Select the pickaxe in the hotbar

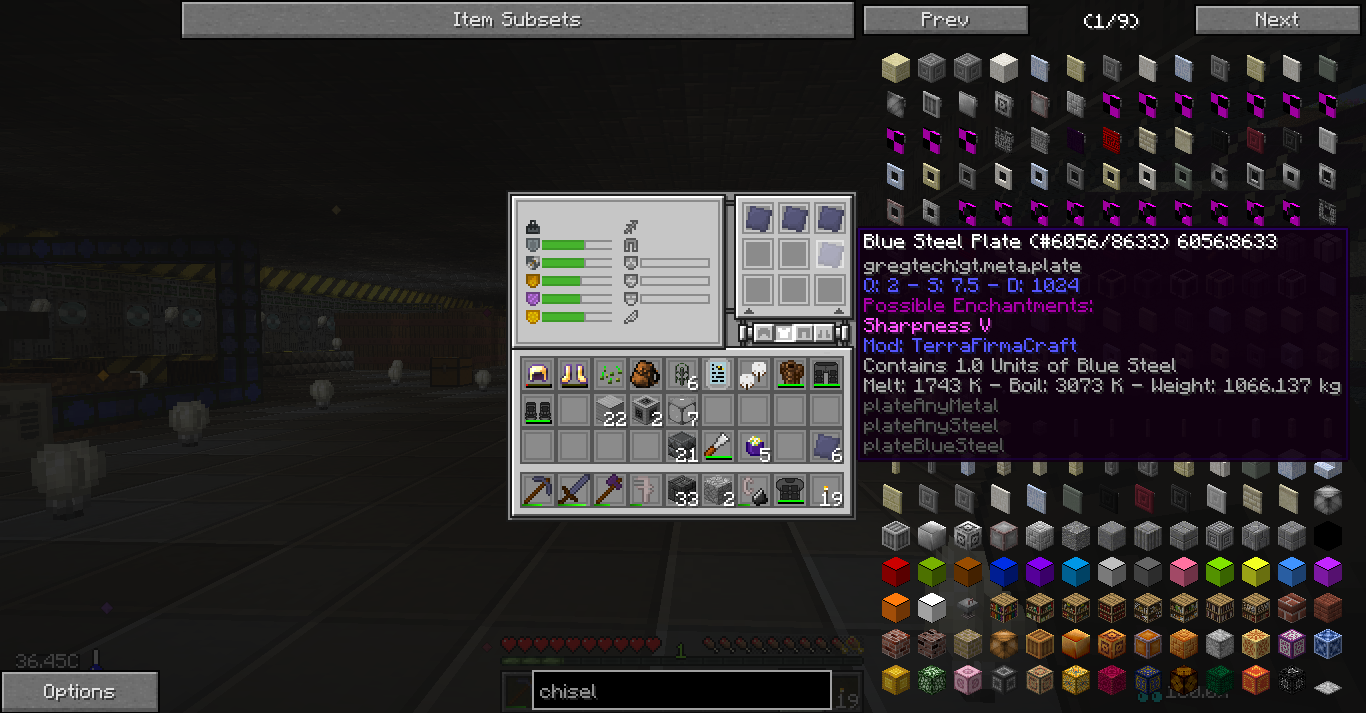point(538,490)
